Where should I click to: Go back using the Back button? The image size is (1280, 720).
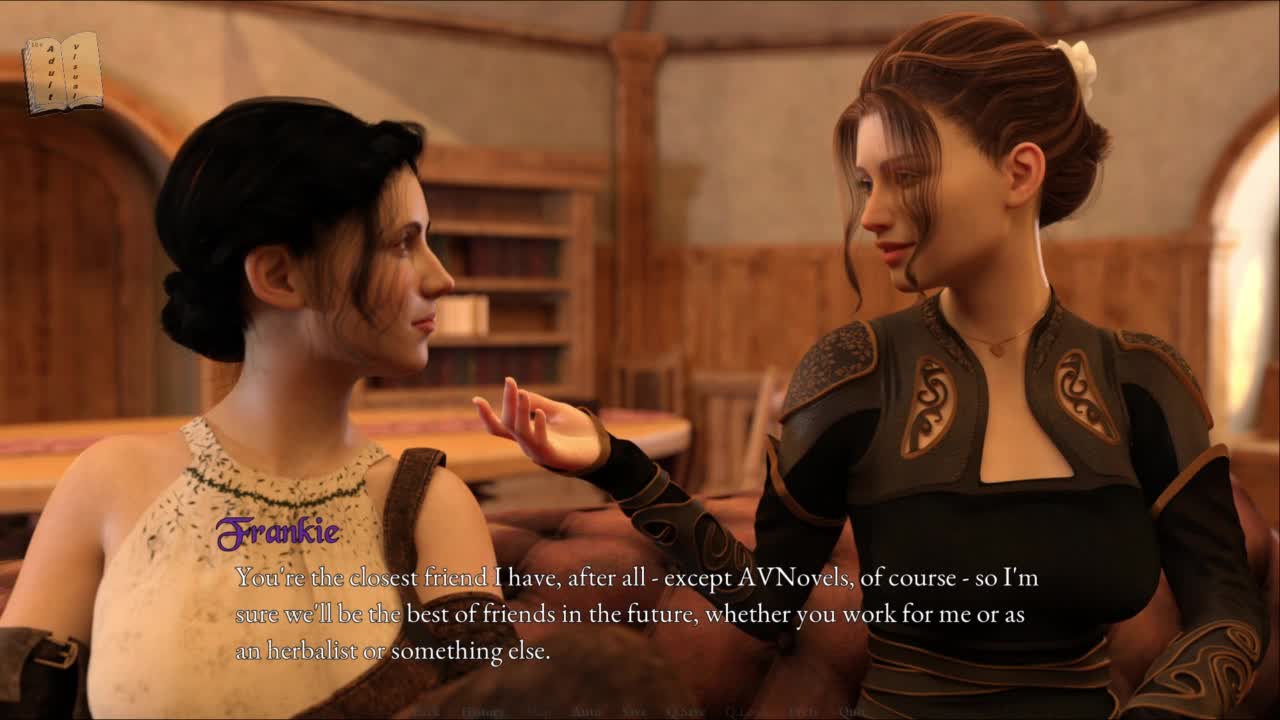click(x=427, y=712)
